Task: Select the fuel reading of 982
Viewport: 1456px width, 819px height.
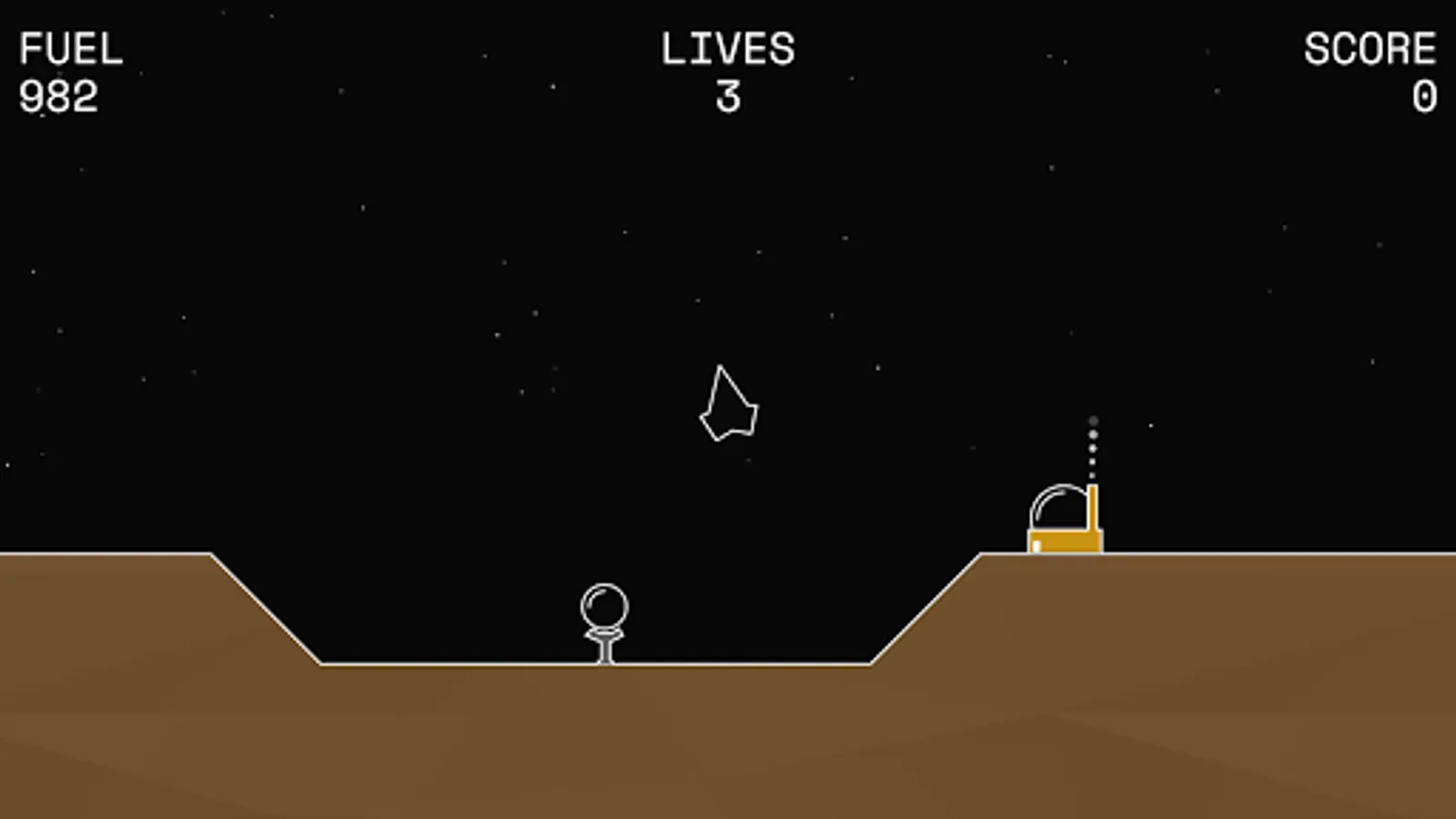Action: point(59,94)
